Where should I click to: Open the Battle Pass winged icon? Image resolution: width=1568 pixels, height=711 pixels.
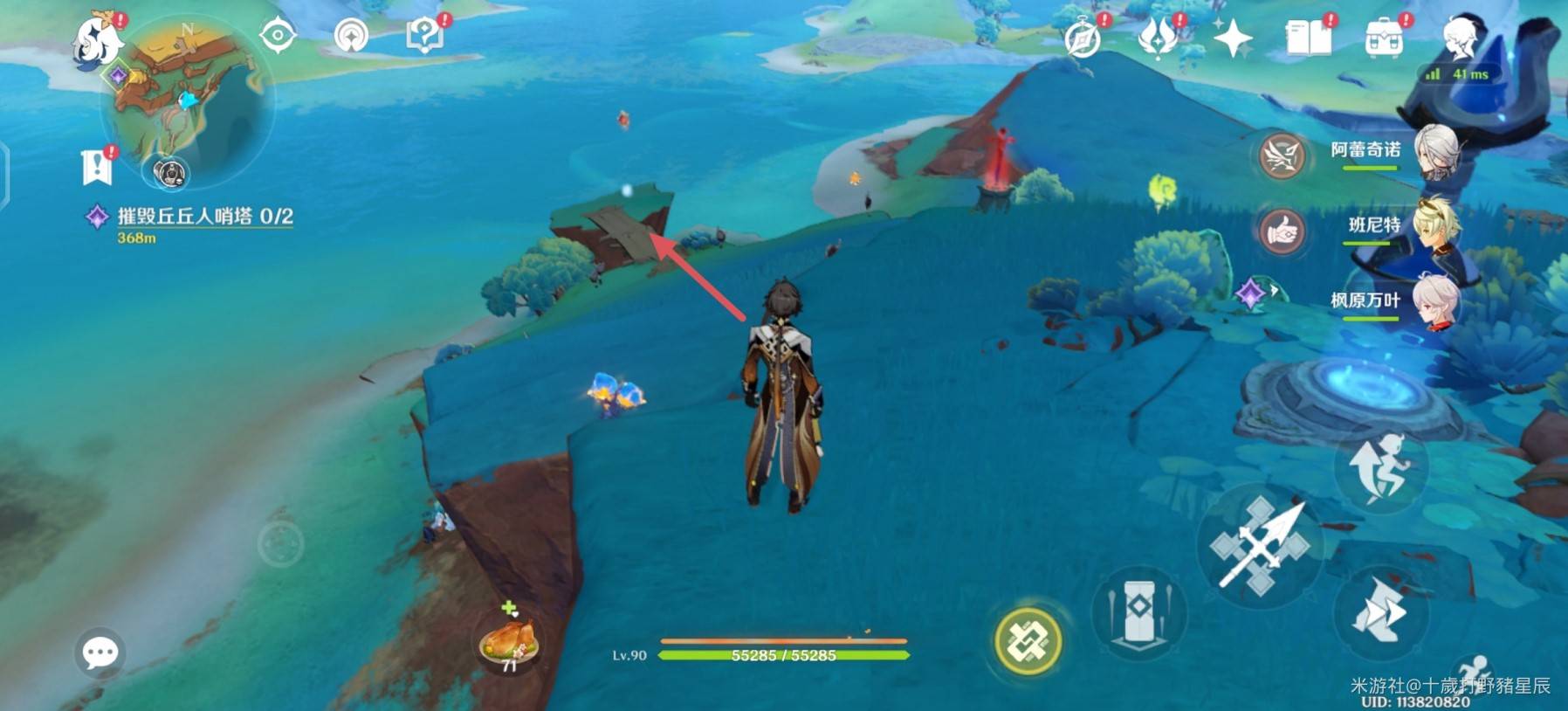coord(1158,38)
